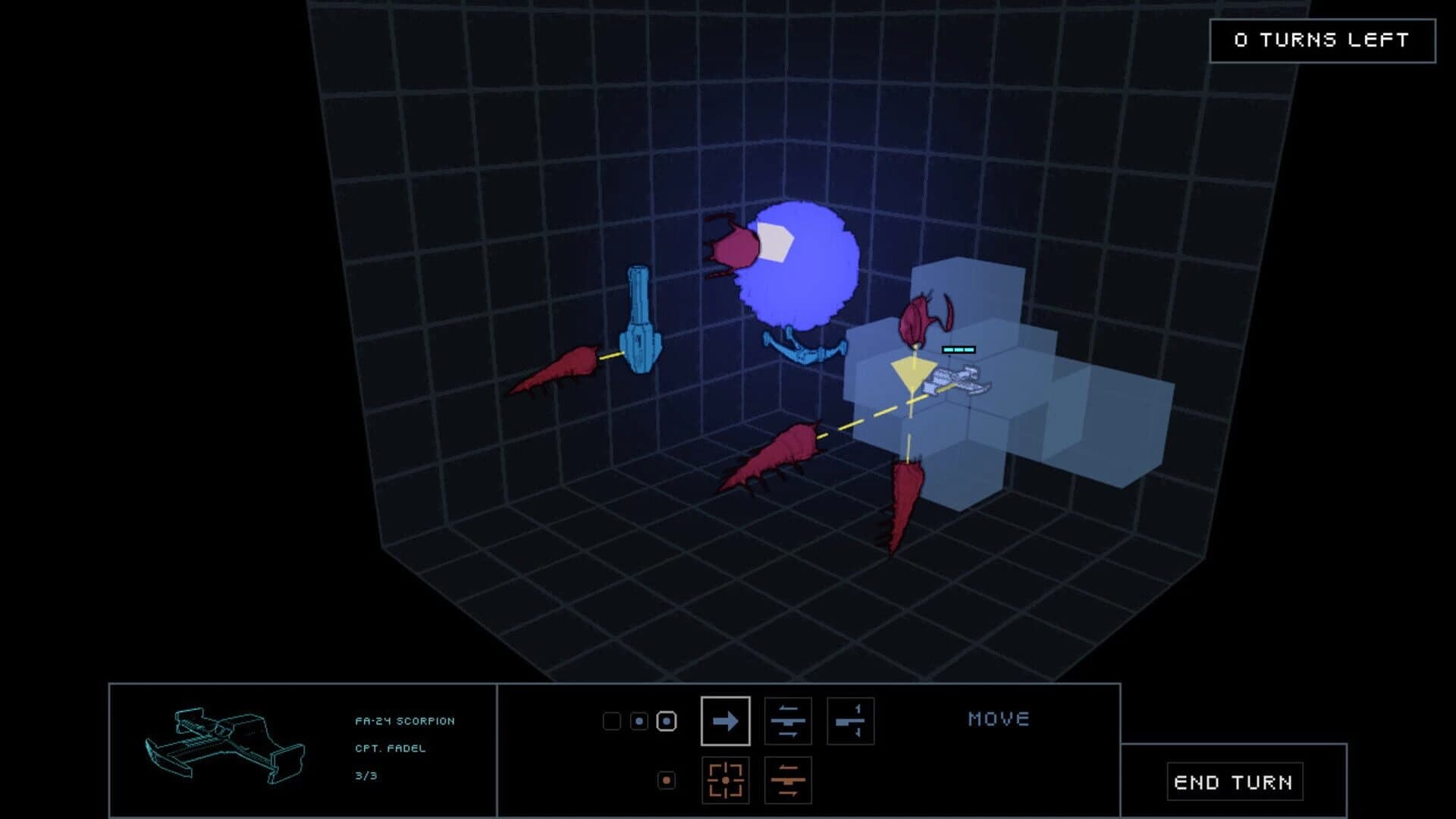The image size is (1456, 819).
Task: Select the middle movement range option
Action: (x=639, y=721)
